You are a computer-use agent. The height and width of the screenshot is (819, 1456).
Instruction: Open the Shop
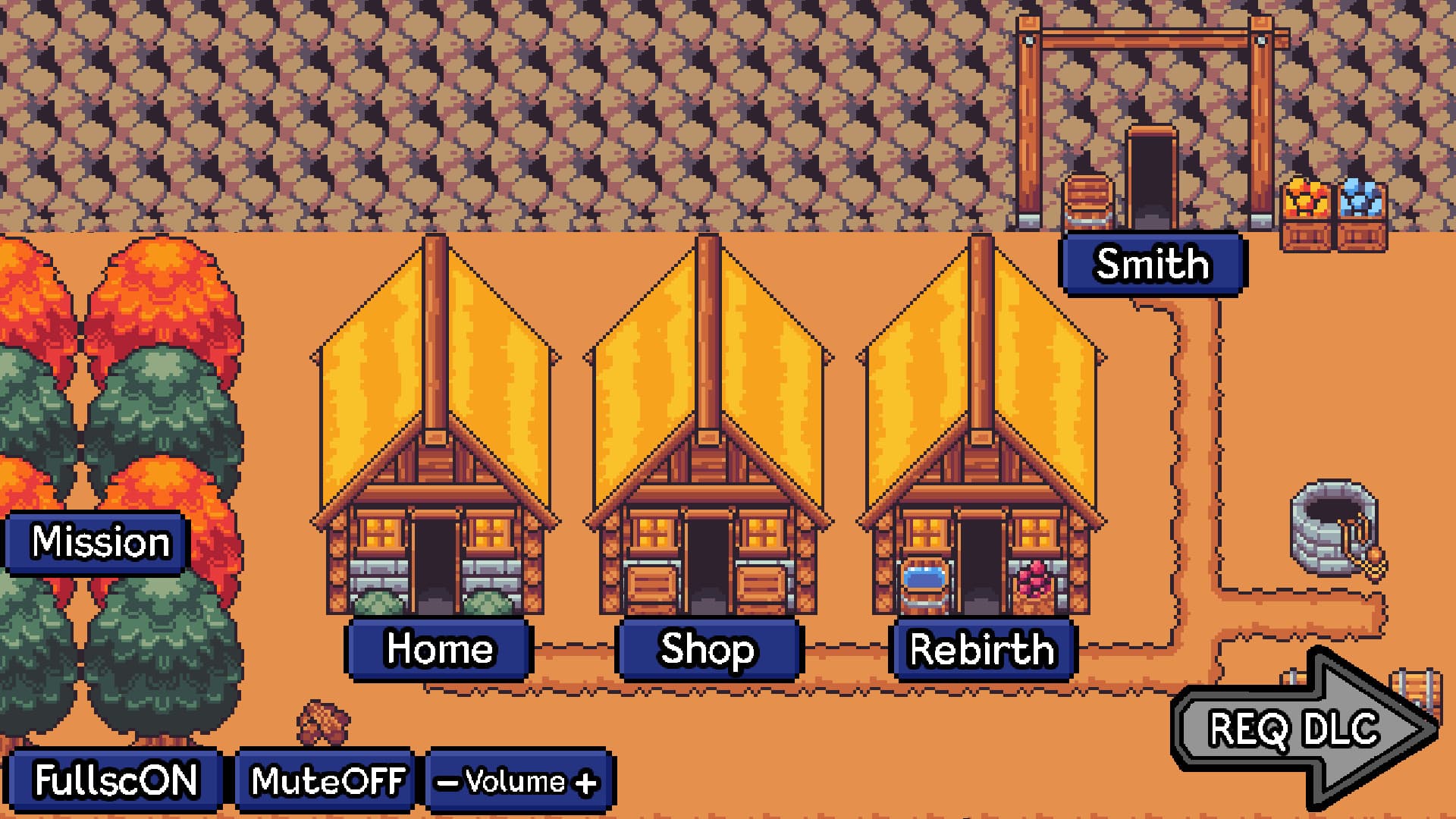point(707,648)
